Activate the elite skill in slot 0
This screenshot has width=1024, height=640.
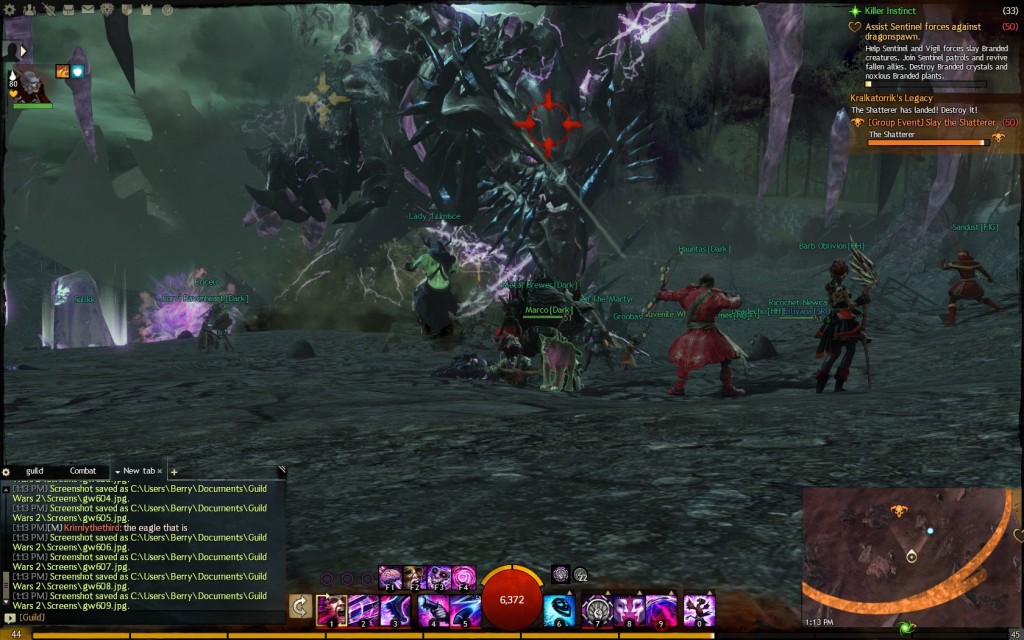click(x=698, y=609)
